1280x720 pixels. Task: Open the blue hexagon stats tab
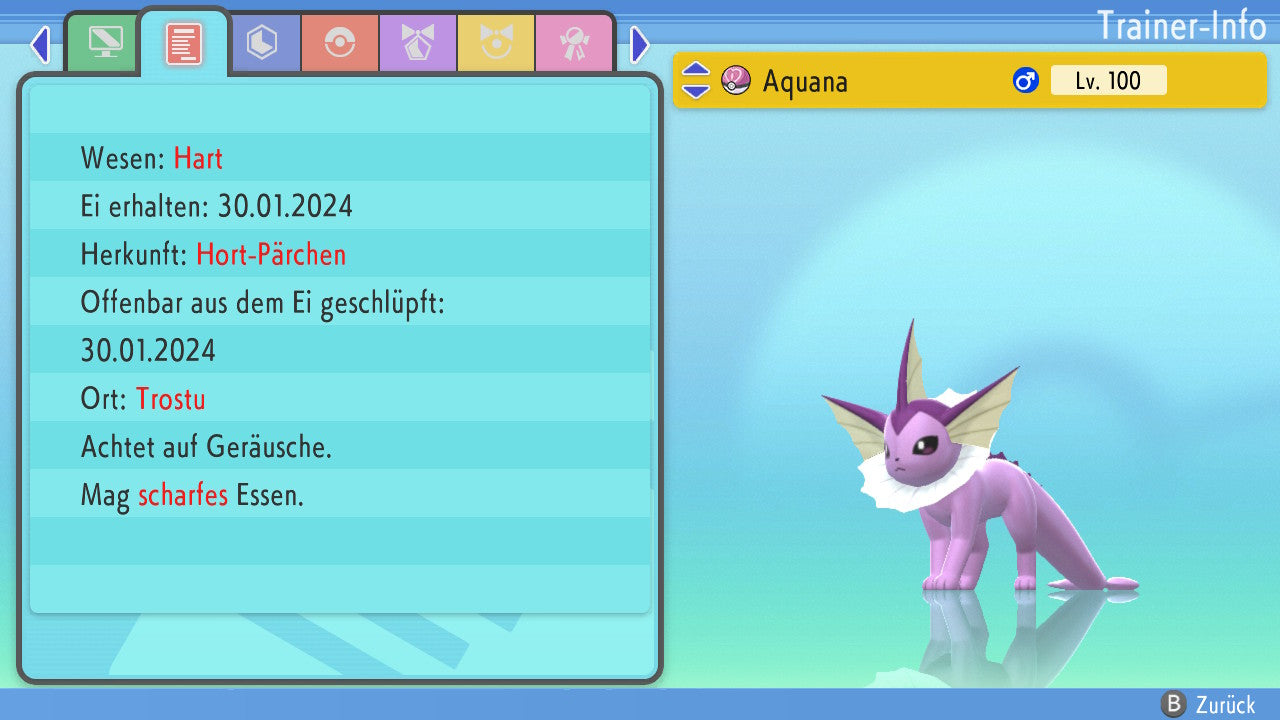click(262, 43)
